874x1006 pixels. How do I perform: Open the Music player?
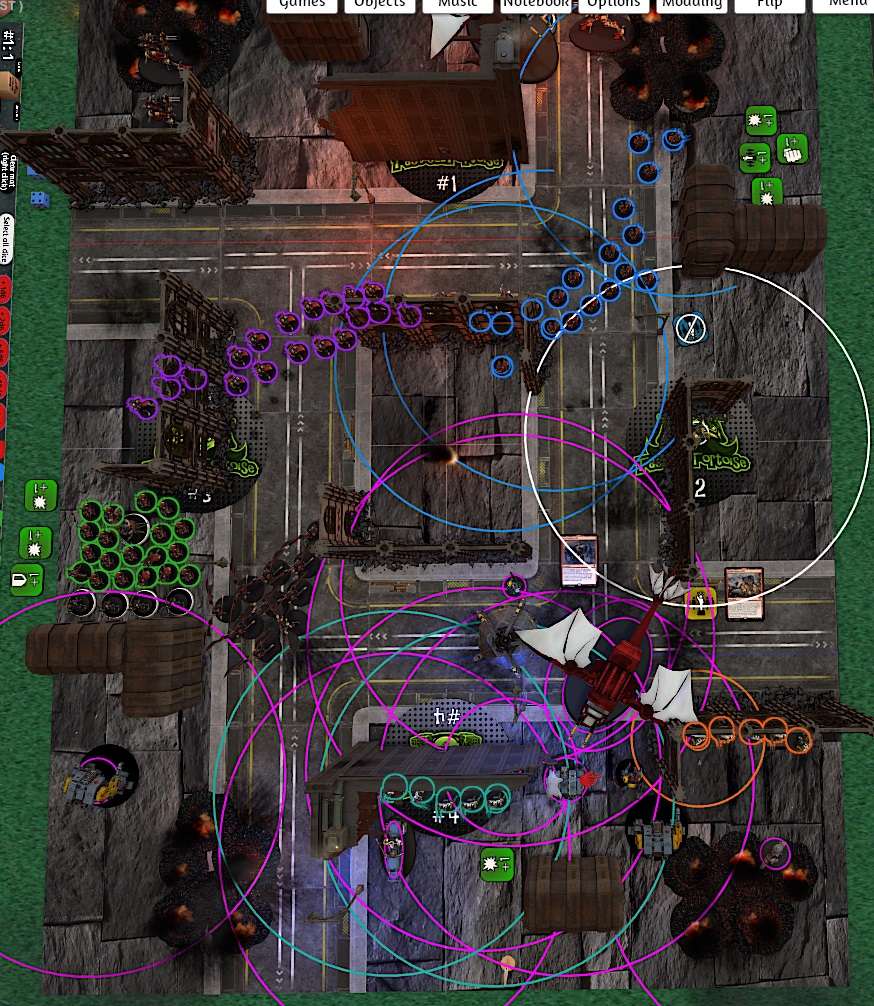pos(458,5)
